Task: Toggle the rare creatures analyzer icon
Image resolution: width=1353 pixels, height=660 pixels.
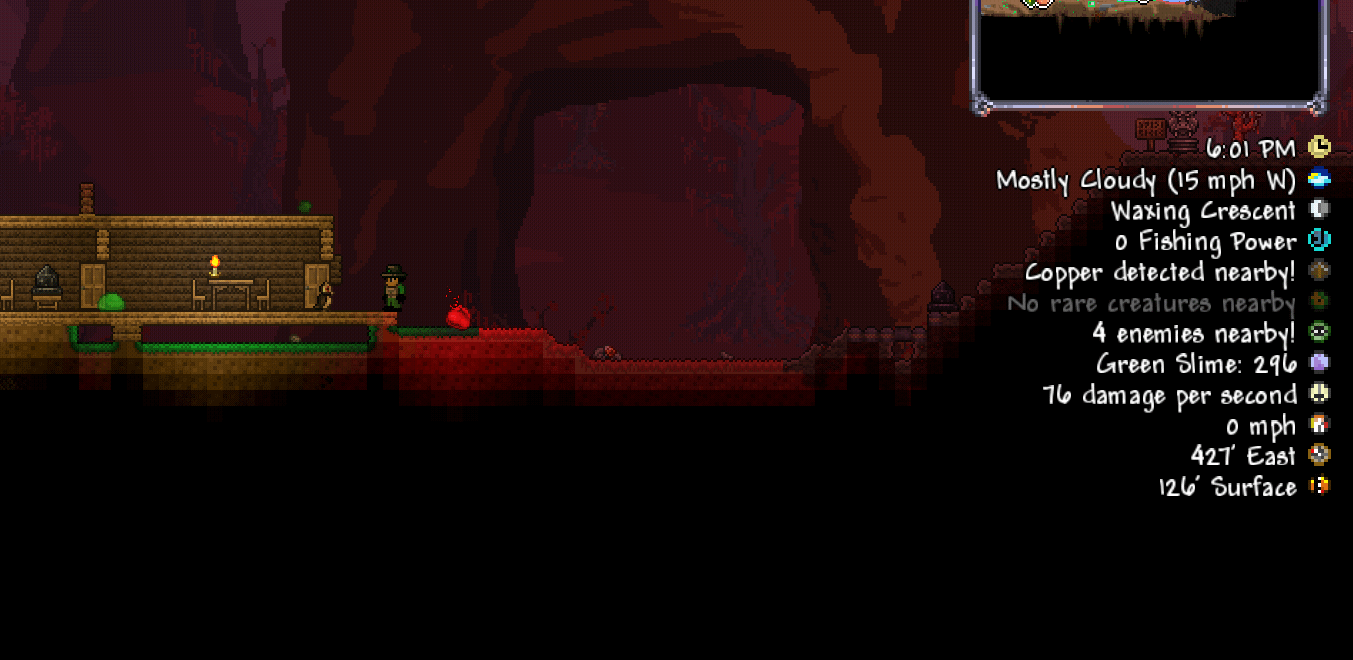Action: coord(1319,302)
